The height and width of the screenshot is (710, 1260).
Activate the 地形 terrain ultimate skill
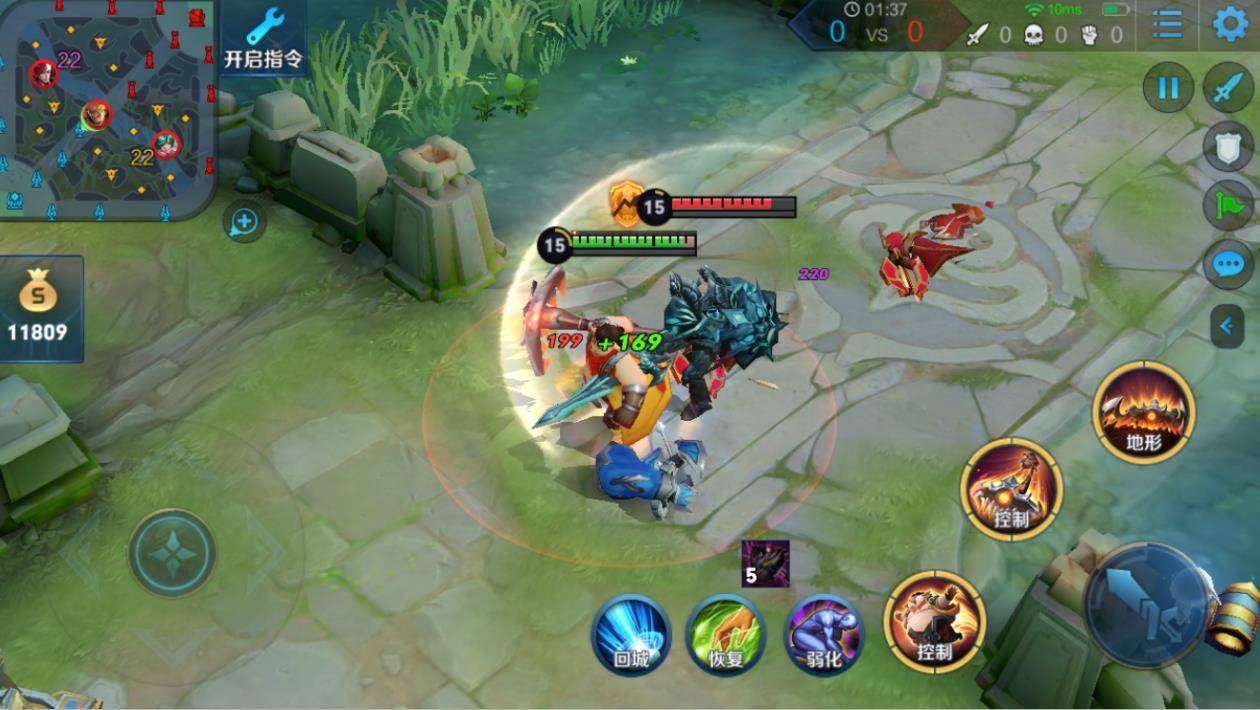(1143, 411)
